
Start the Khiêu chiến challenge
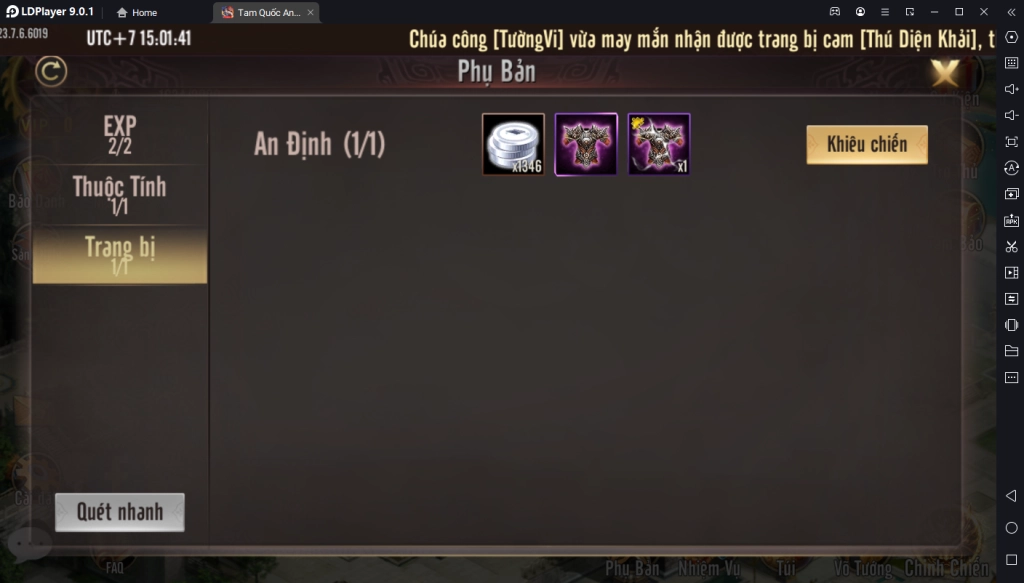pyautogui.click(x=866, y=144)
